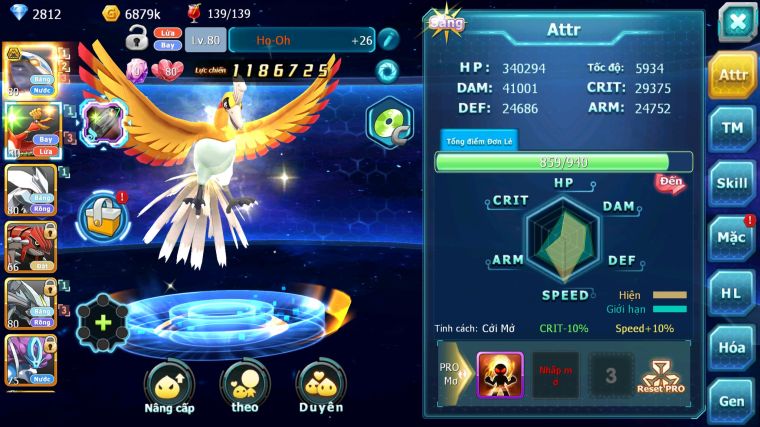Open the Gen tab

pyautogui.click(x=732, y=399)
